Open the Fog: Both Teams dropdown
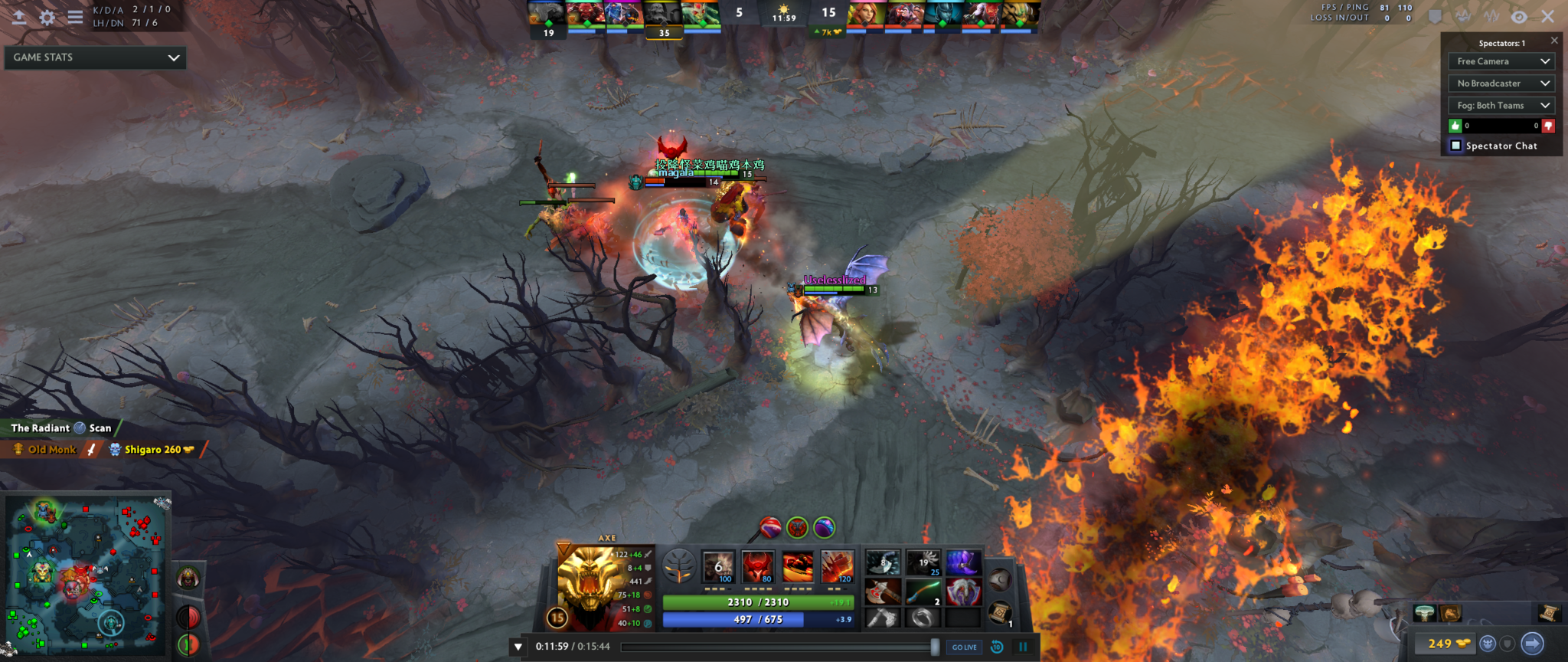Screen dimensions: 1568x662 tap(1501, 105)
